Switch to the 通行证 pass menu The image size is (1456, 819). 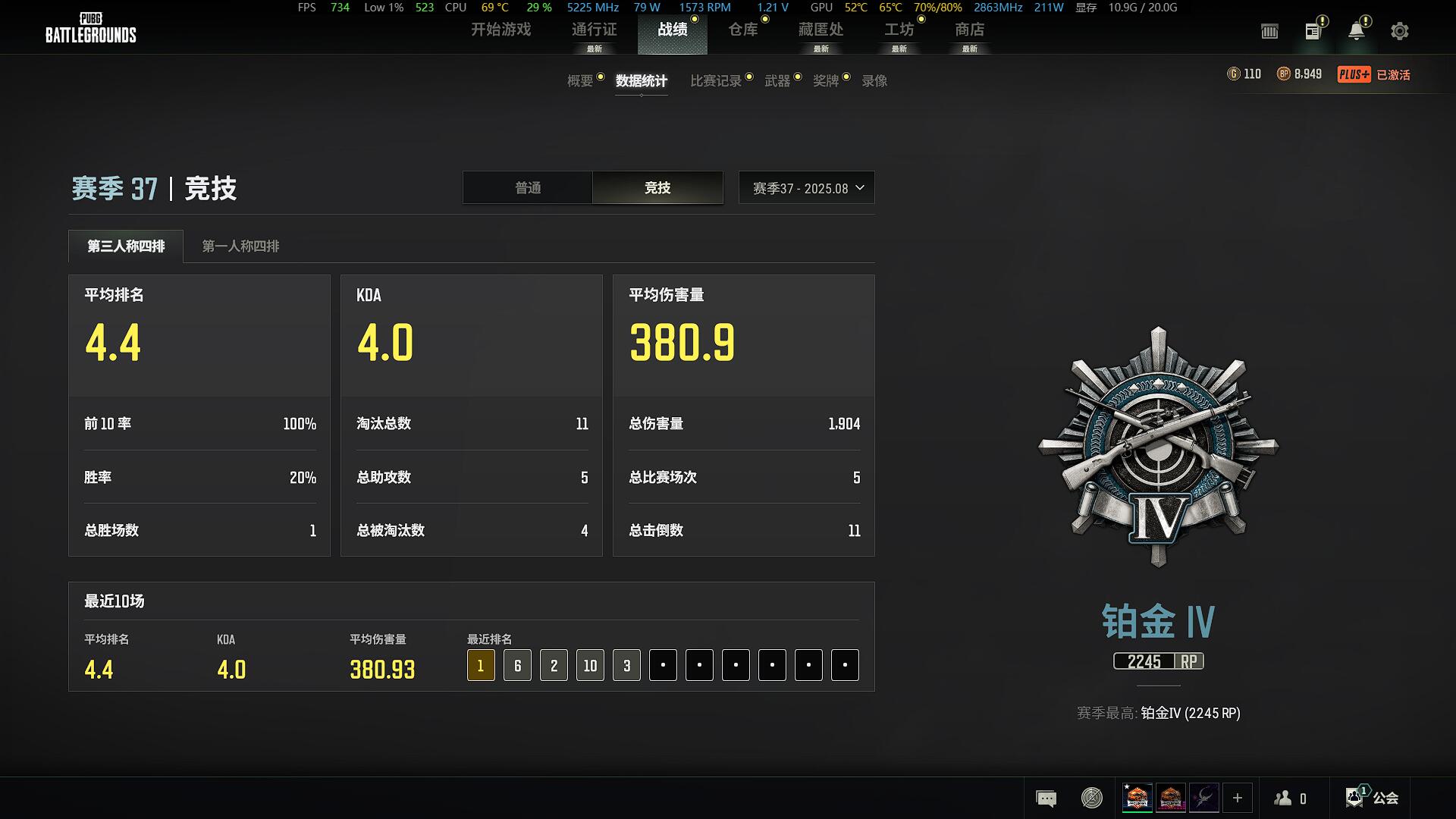point(594,30)
